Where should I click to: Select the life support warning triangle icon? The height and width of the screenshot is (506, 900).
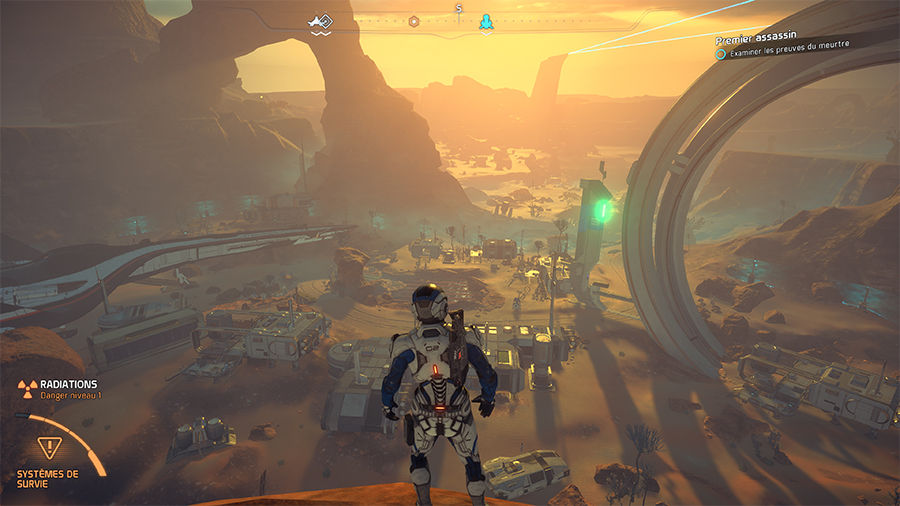48,447
